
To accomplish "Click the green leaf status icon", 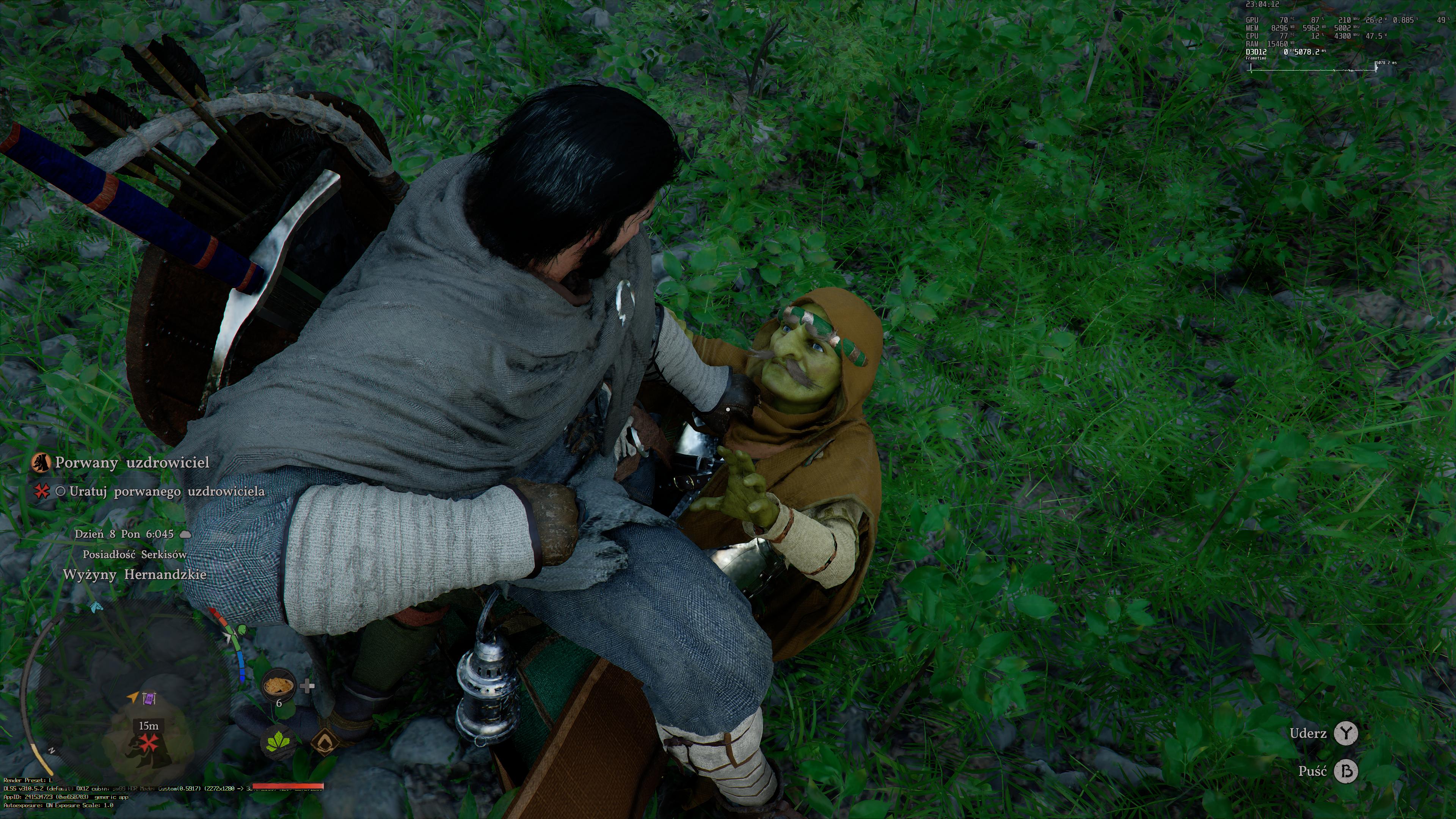I will click(280, 741).
